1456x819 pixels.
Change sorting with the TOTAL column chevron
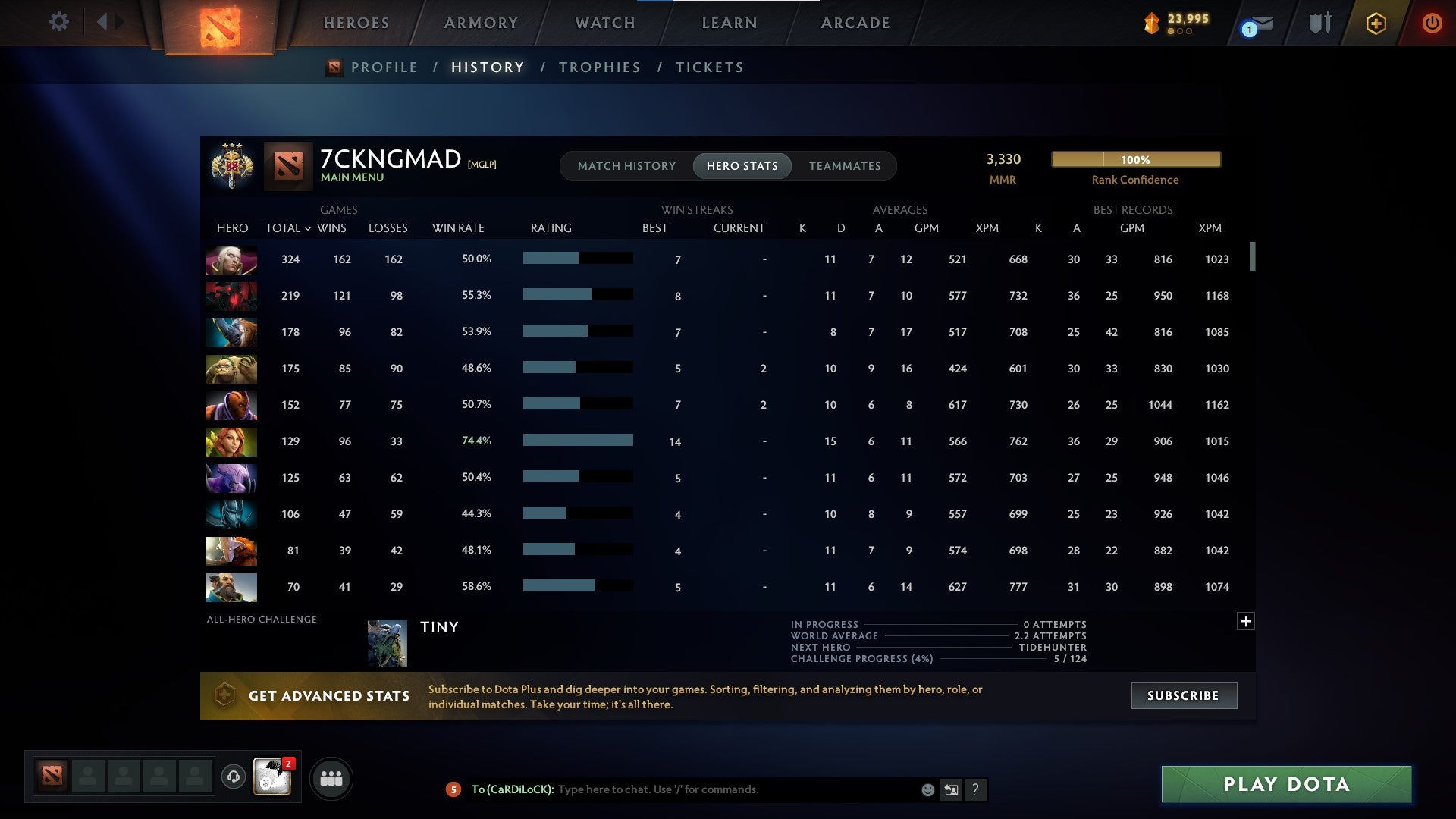point(306,227)
